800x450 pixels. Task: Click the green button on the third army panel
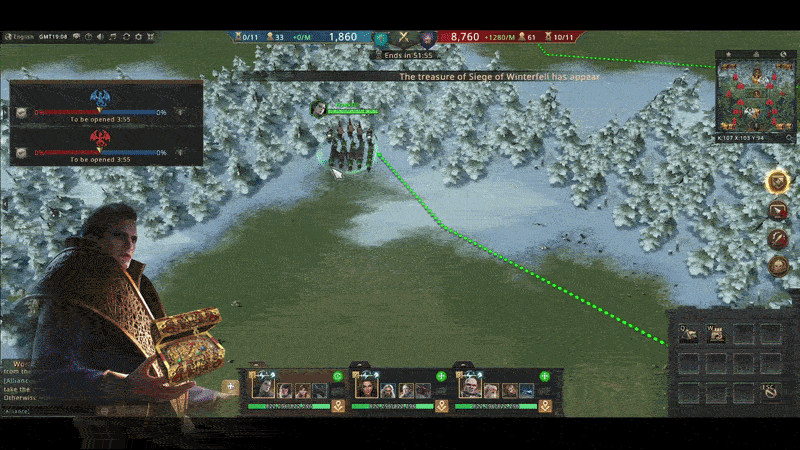[545, 377]
